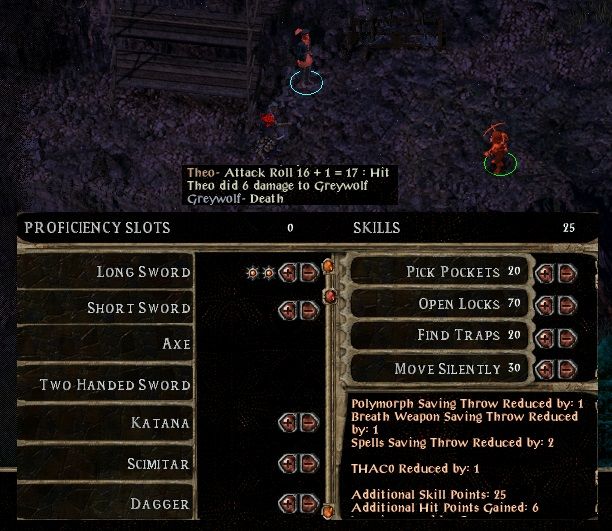Lower the Find Traps skill
Image resolution: width=612 pixels, height=531 pixels.
[566, 337]
